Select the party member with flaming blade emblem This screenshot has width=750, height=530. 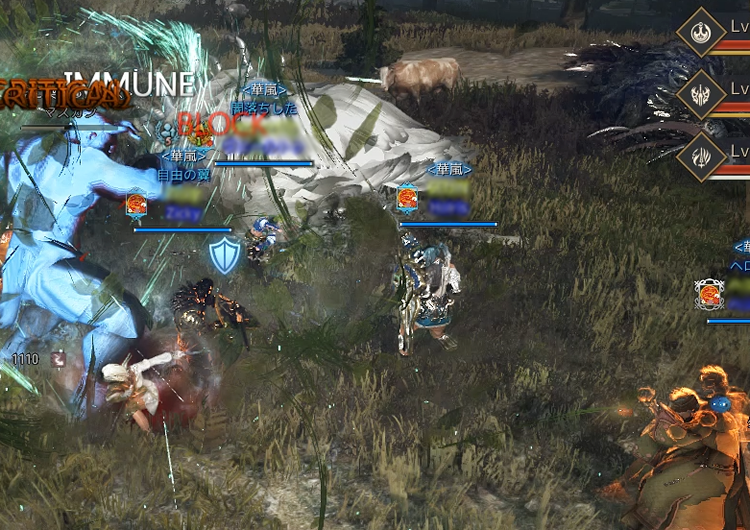coord(700,158)
